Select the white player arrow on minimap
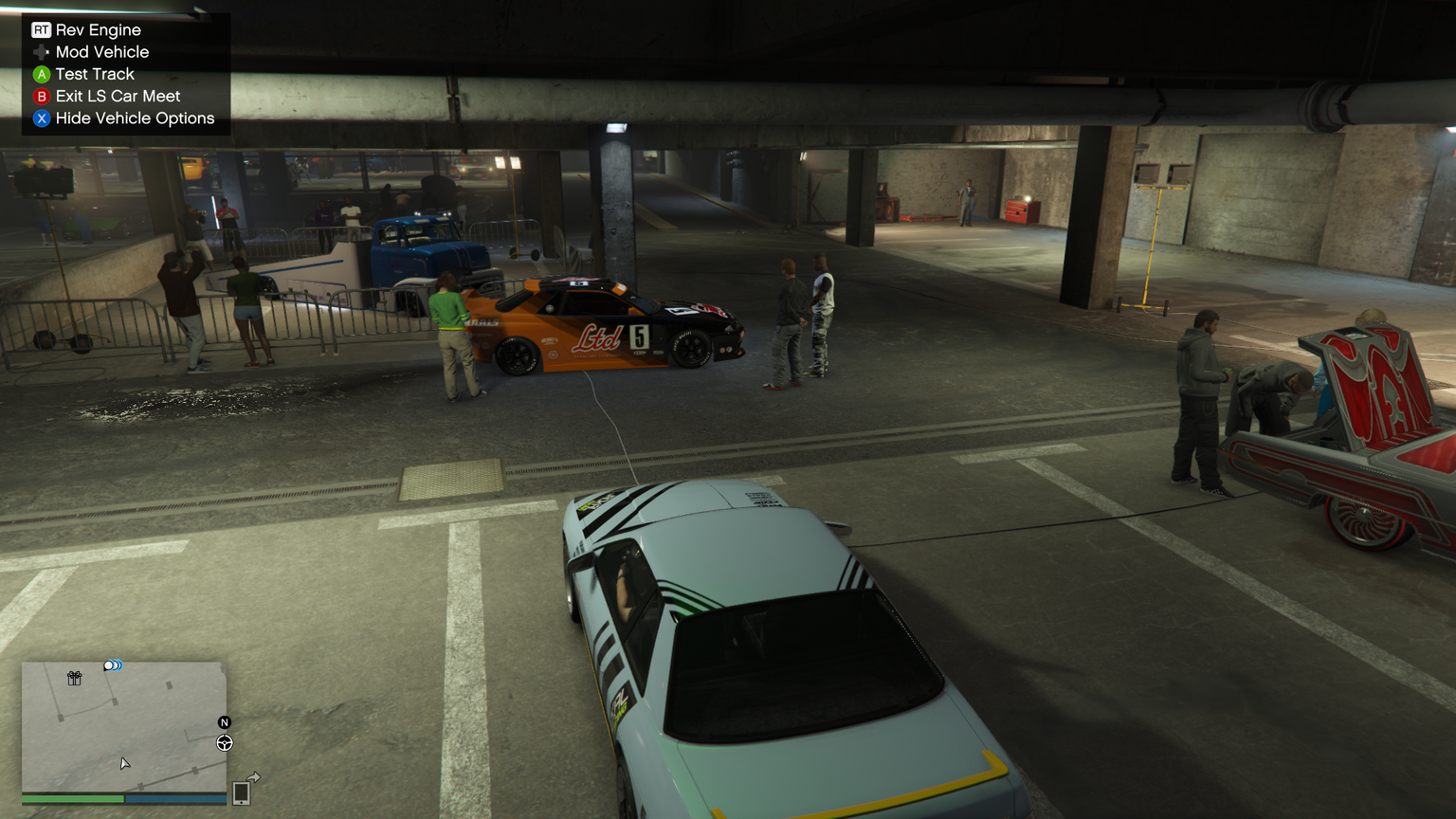 (124, 763)
